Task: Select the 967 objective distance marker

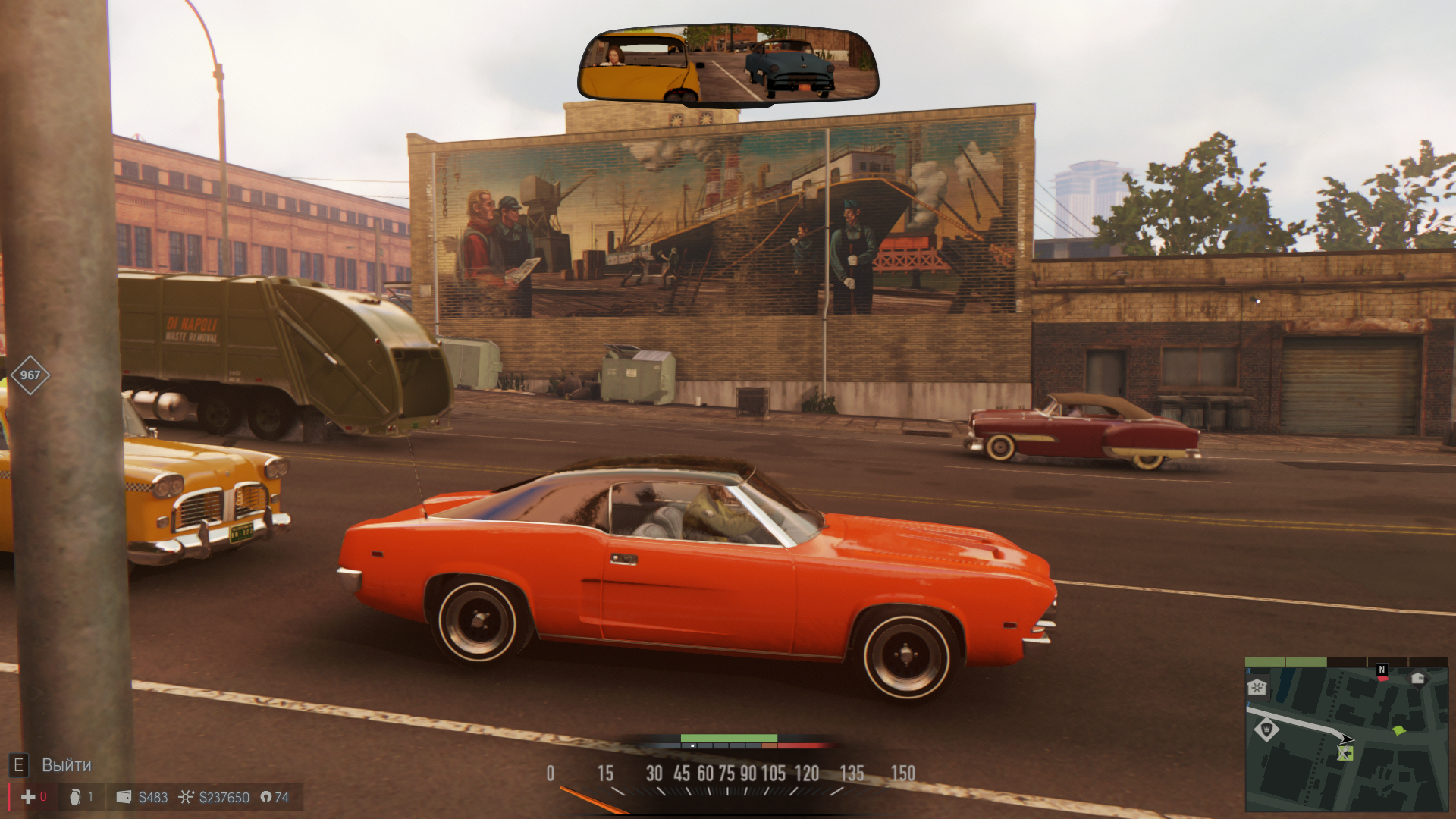Action: click(30, 375)
